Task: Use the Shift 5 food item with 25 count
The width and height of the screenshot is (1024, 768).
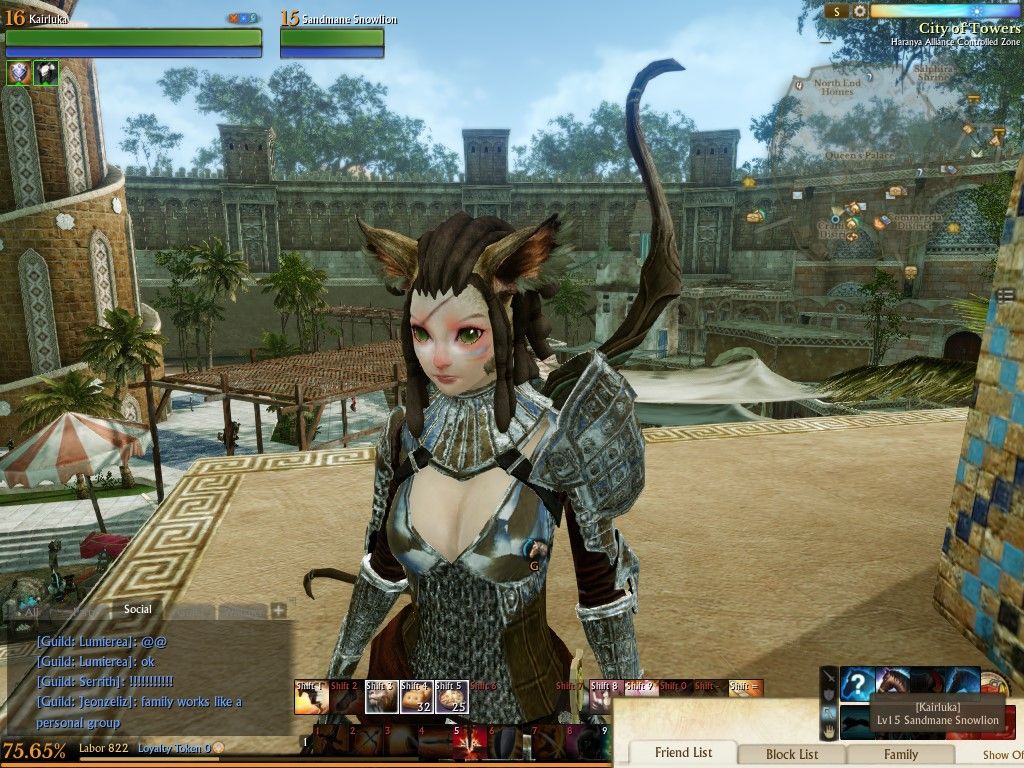Action: [x=452, y=697]
